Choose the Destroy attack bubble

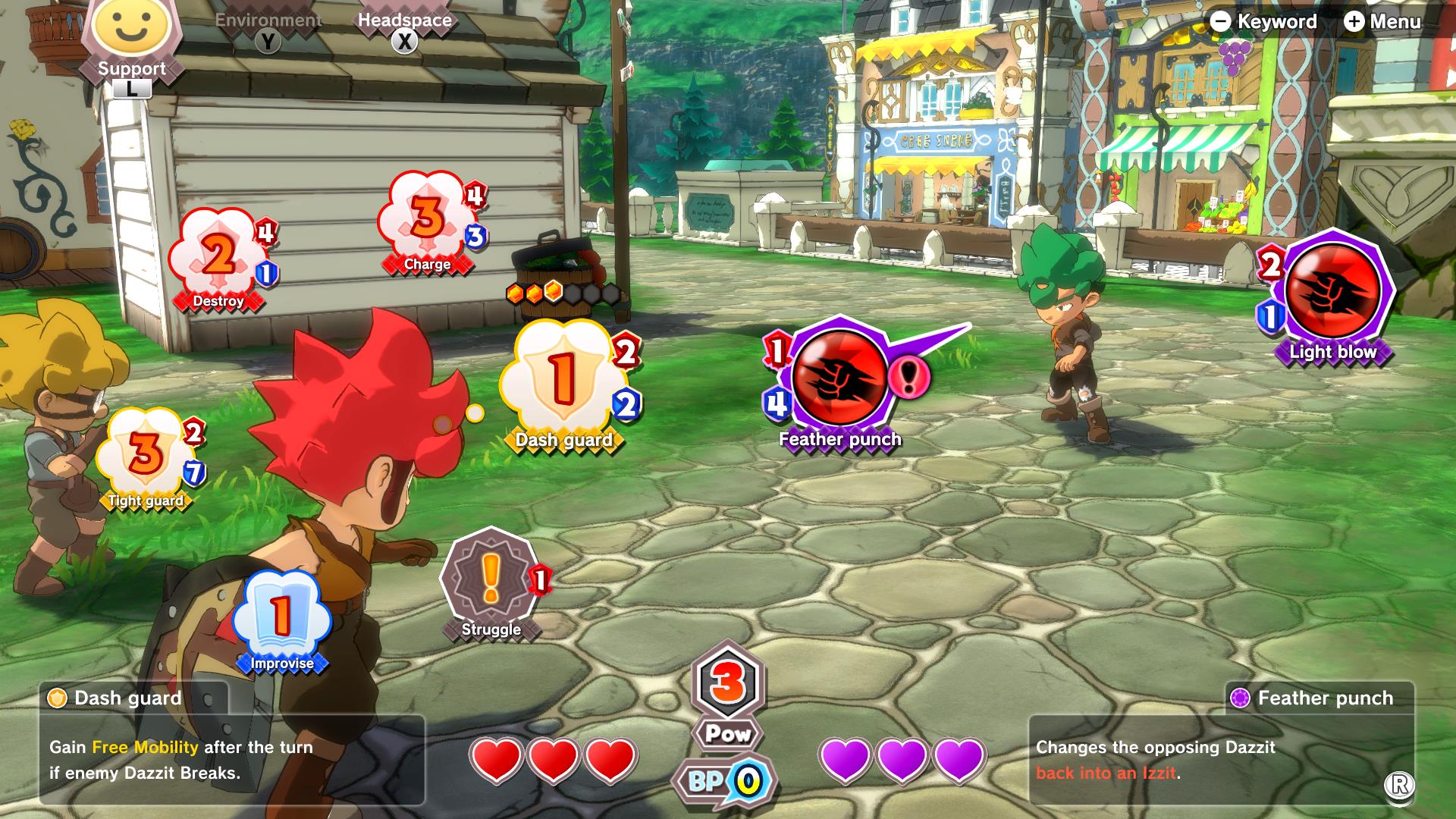click(x=218, y=258)
